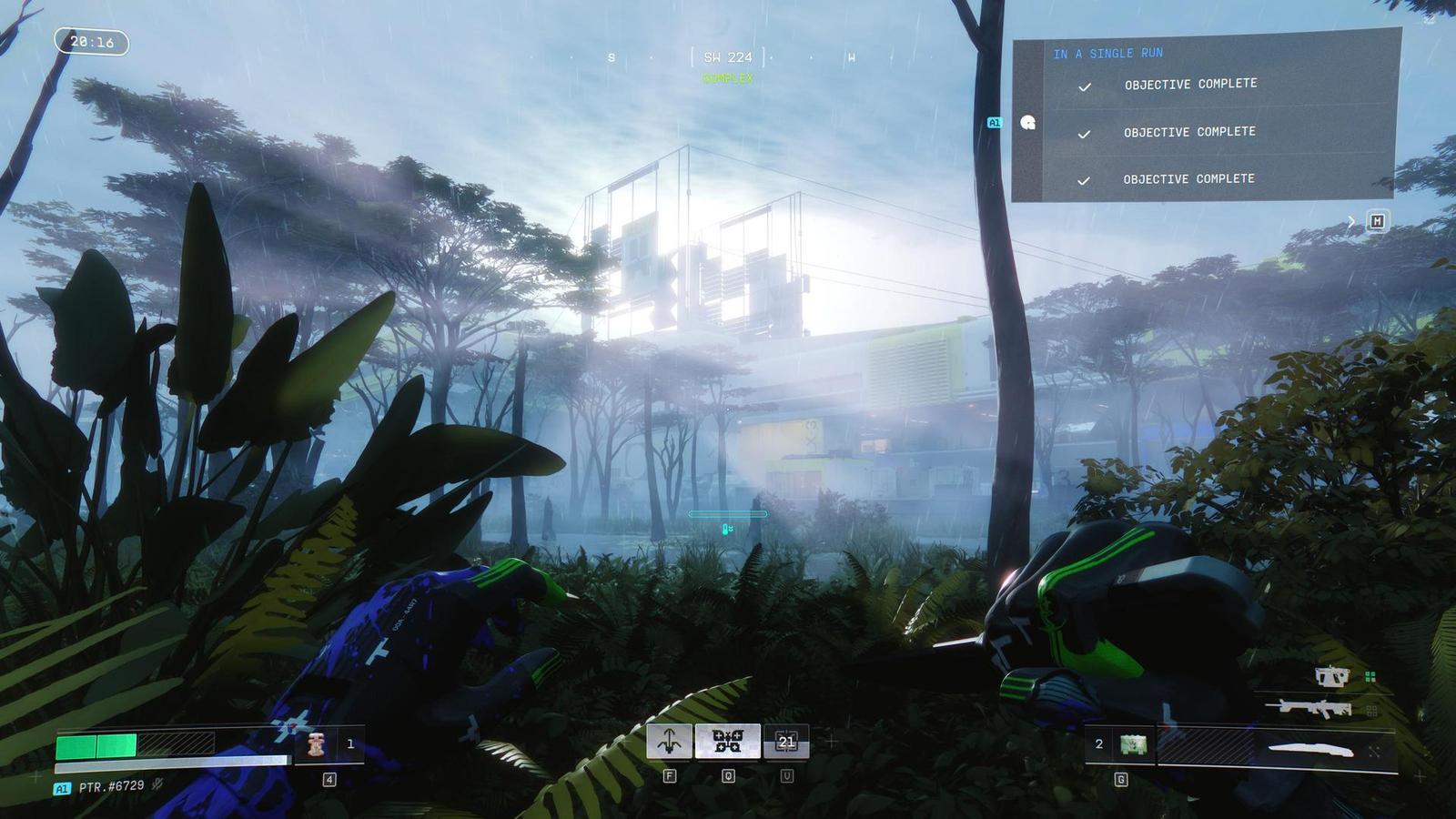Viewport: 1456px width, 819px height.
Task: Activate the butterfly-shaped drone ability
Action: (x=727, y=742)
